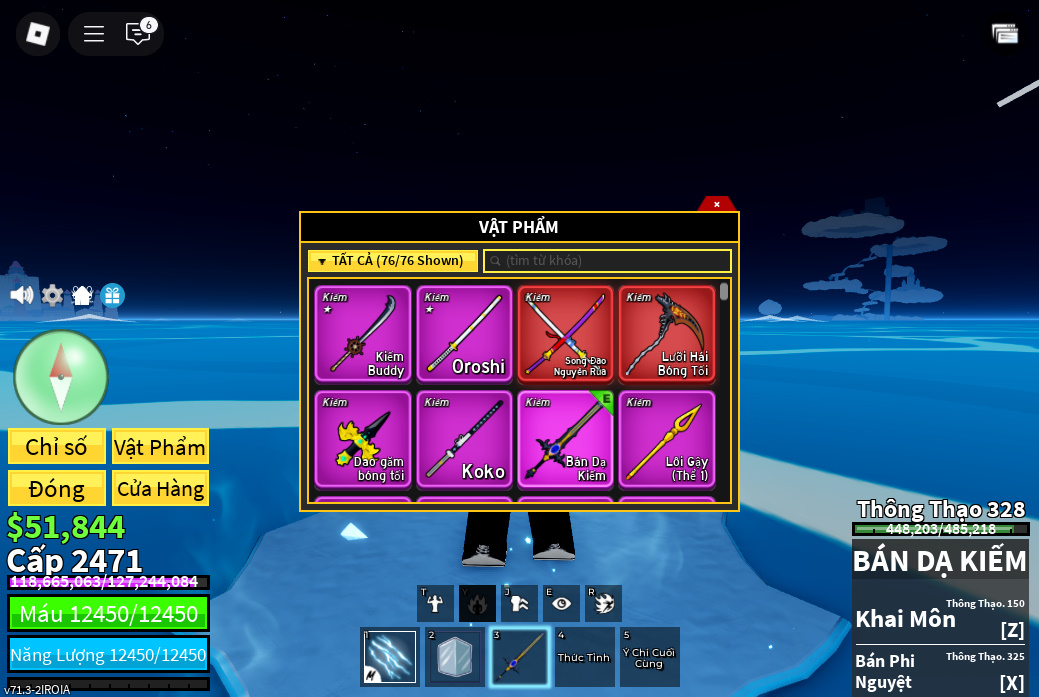Click the Đóng button
The height and width of the screenshot is (697, 1039).
tap(57, 489)
